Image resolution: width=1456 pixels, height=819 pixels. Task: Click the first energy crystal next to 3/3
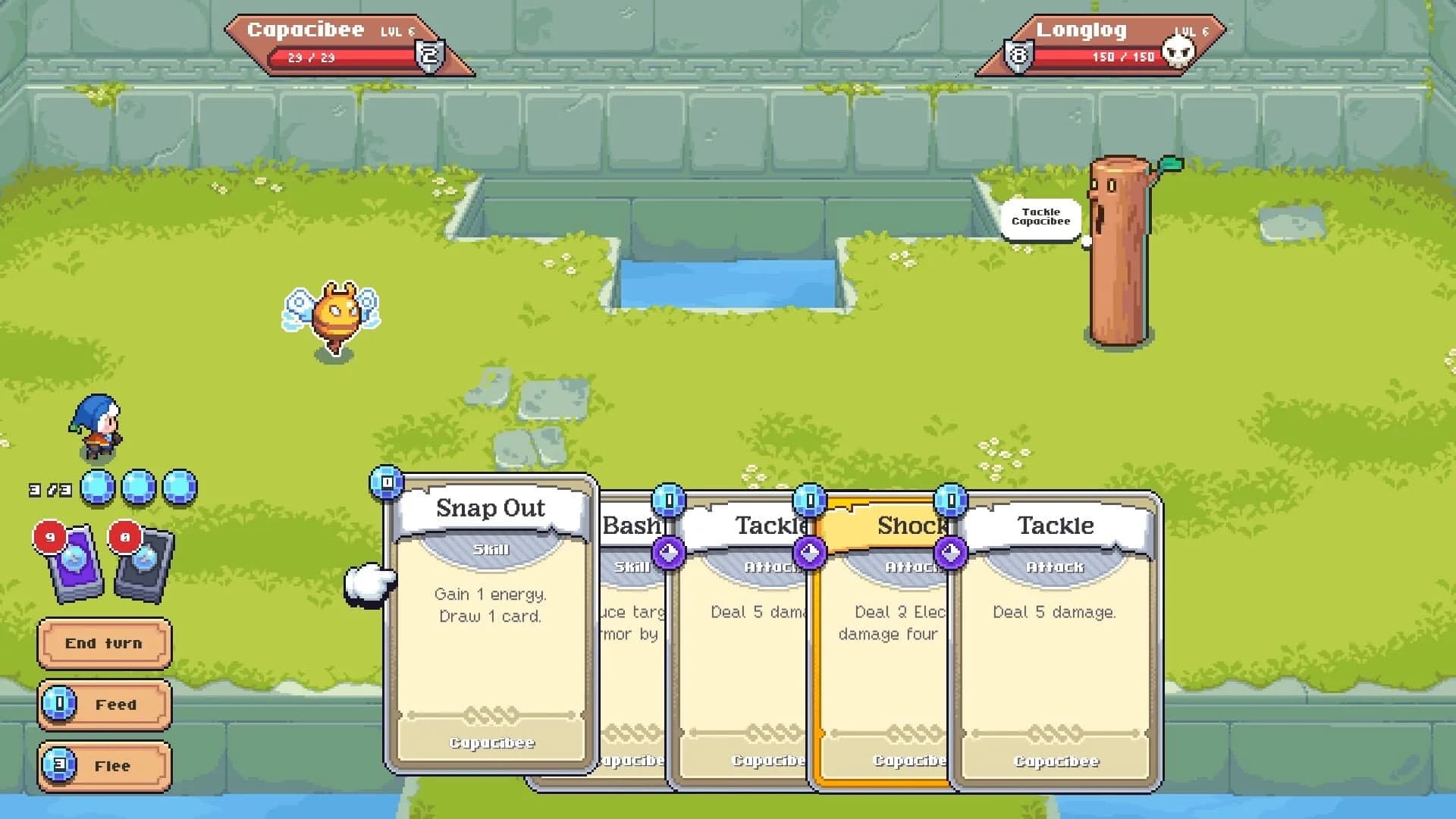tap(96, 488)
